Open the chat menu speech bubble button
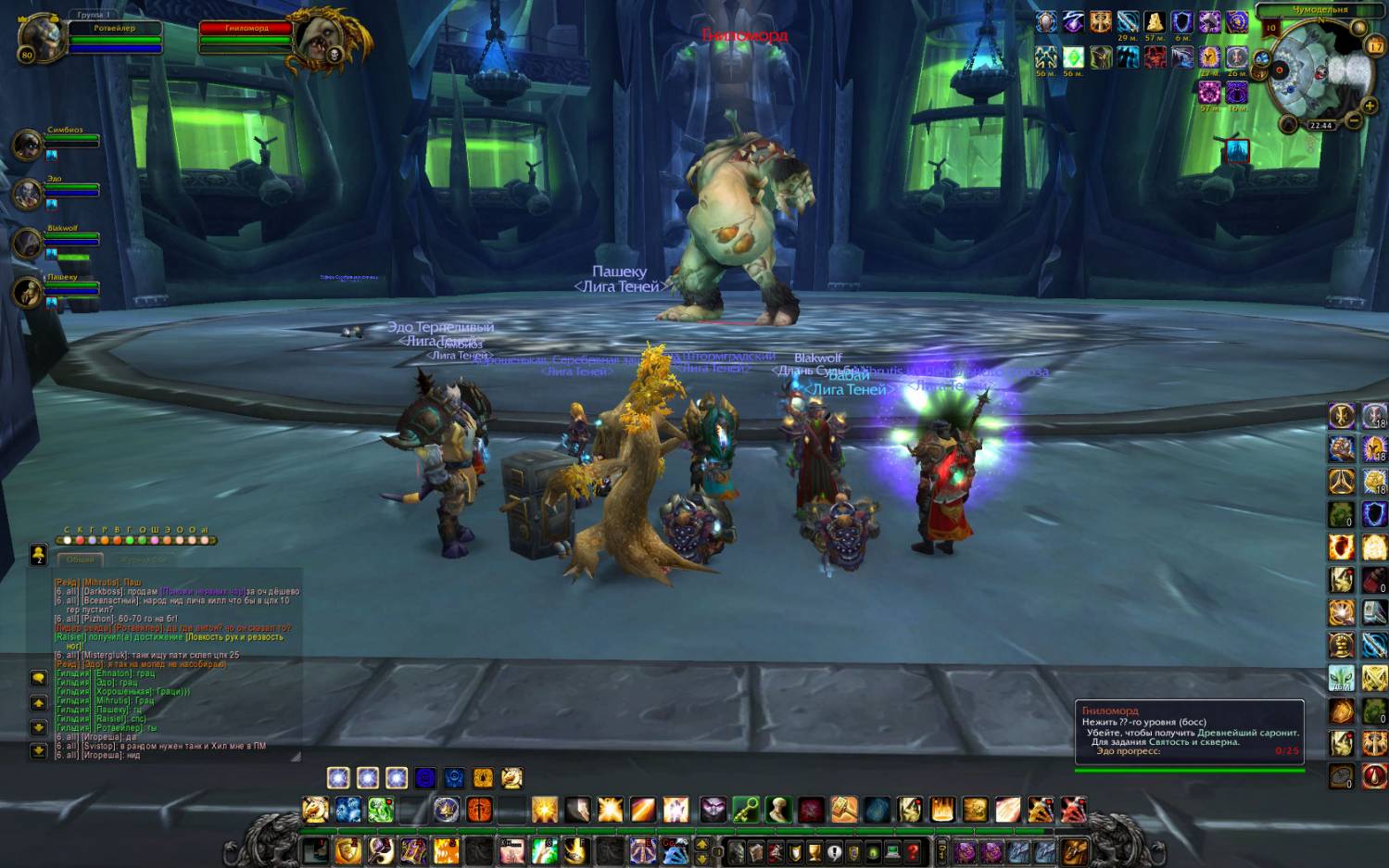Screen dimensions: 1389x868 [39, 678]
